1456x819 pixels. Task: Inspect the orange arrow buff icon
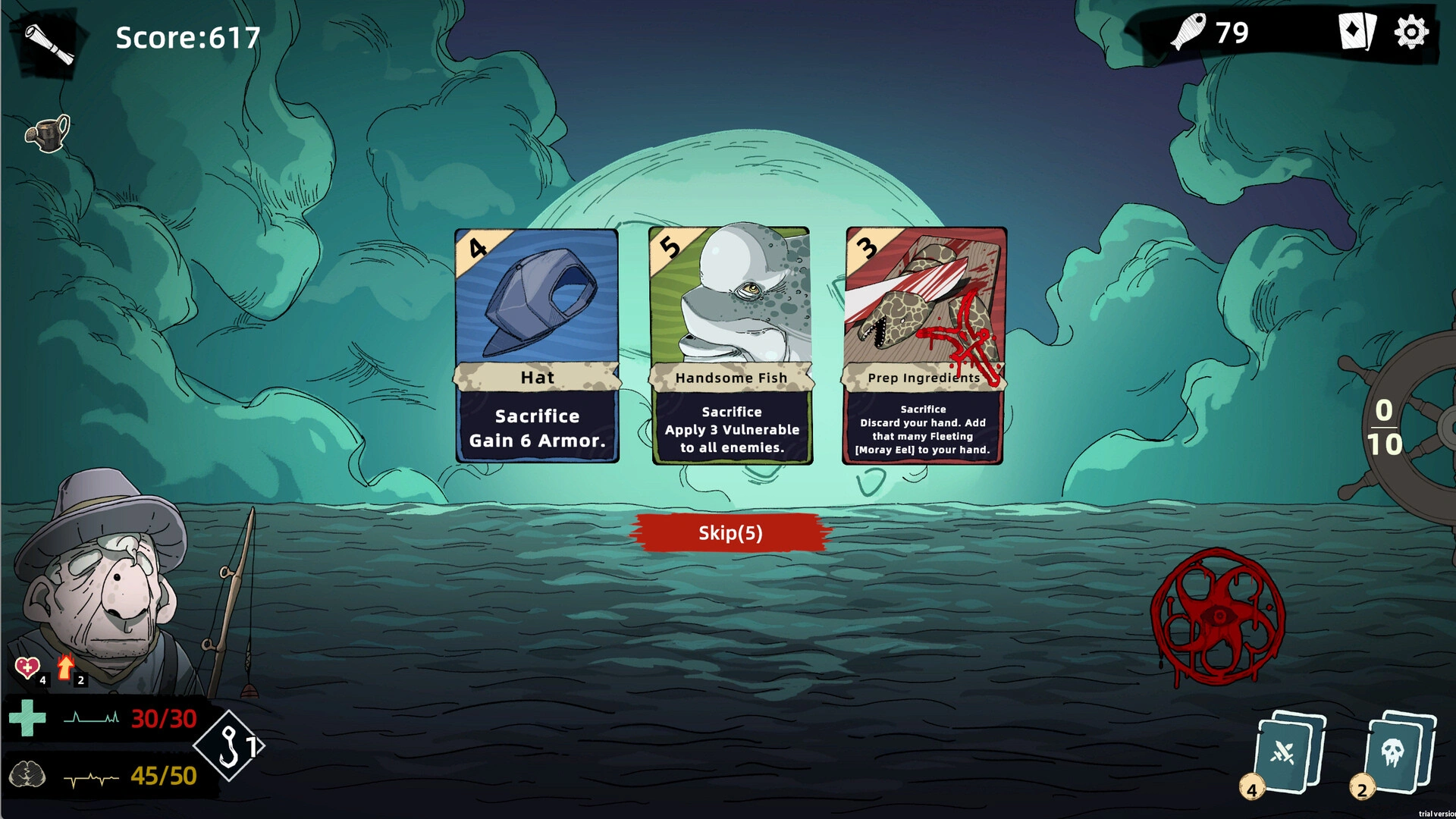tap(67, 667)
